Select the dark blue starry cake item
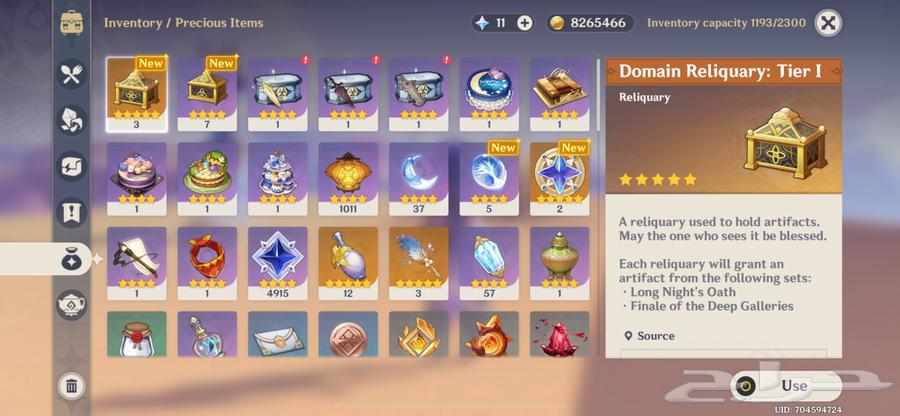The image size is (900, 416). pyautogui.click(x=489, y=91)
